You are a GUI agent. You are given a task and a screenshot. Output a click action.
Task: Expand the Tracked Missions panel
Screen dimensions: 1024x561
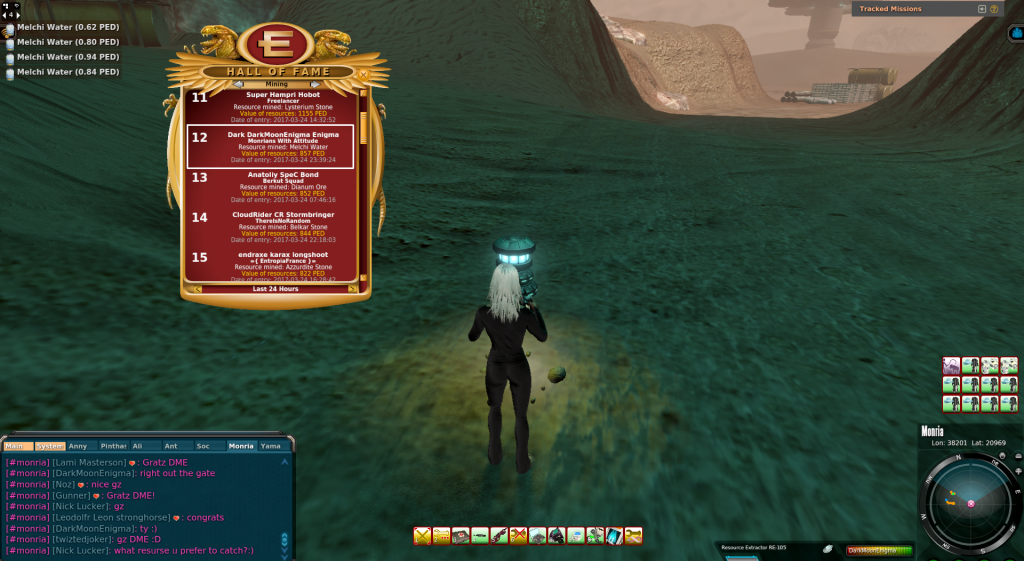[x=981, y=9]
